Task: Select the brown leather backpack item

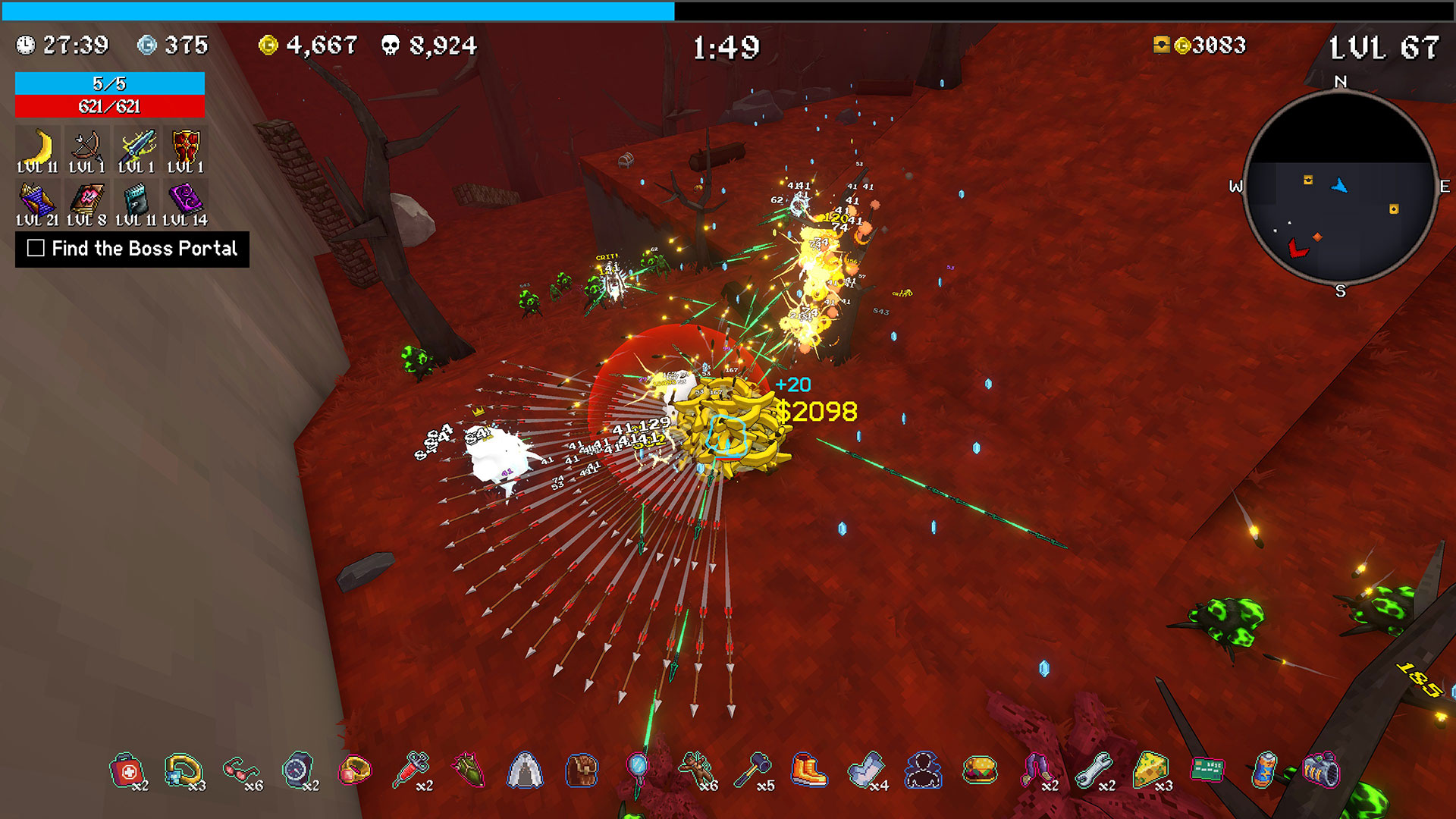Action: pos(582,770)
